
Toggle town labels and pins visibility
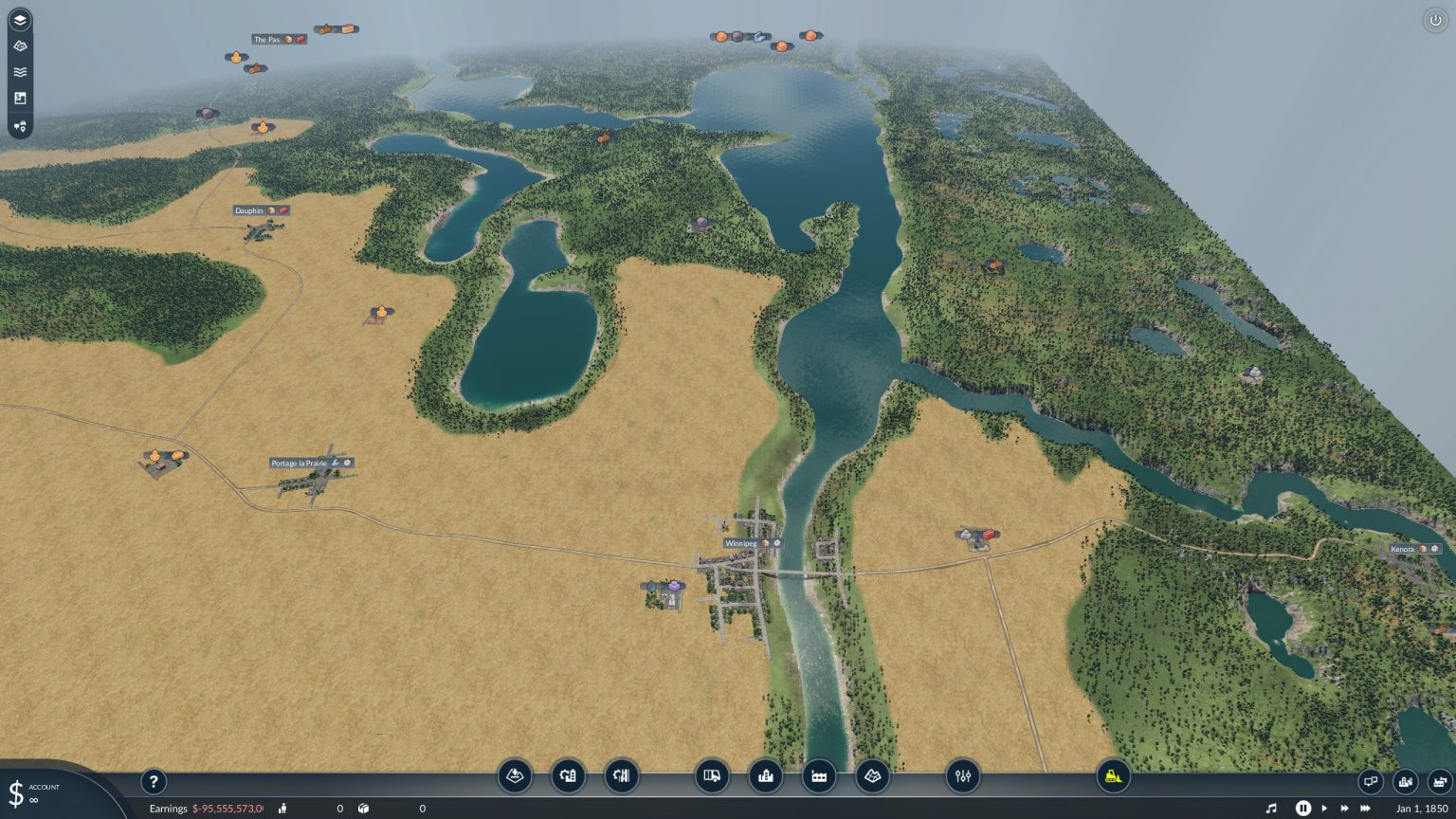pyautogui.click(x=21, y=126)
